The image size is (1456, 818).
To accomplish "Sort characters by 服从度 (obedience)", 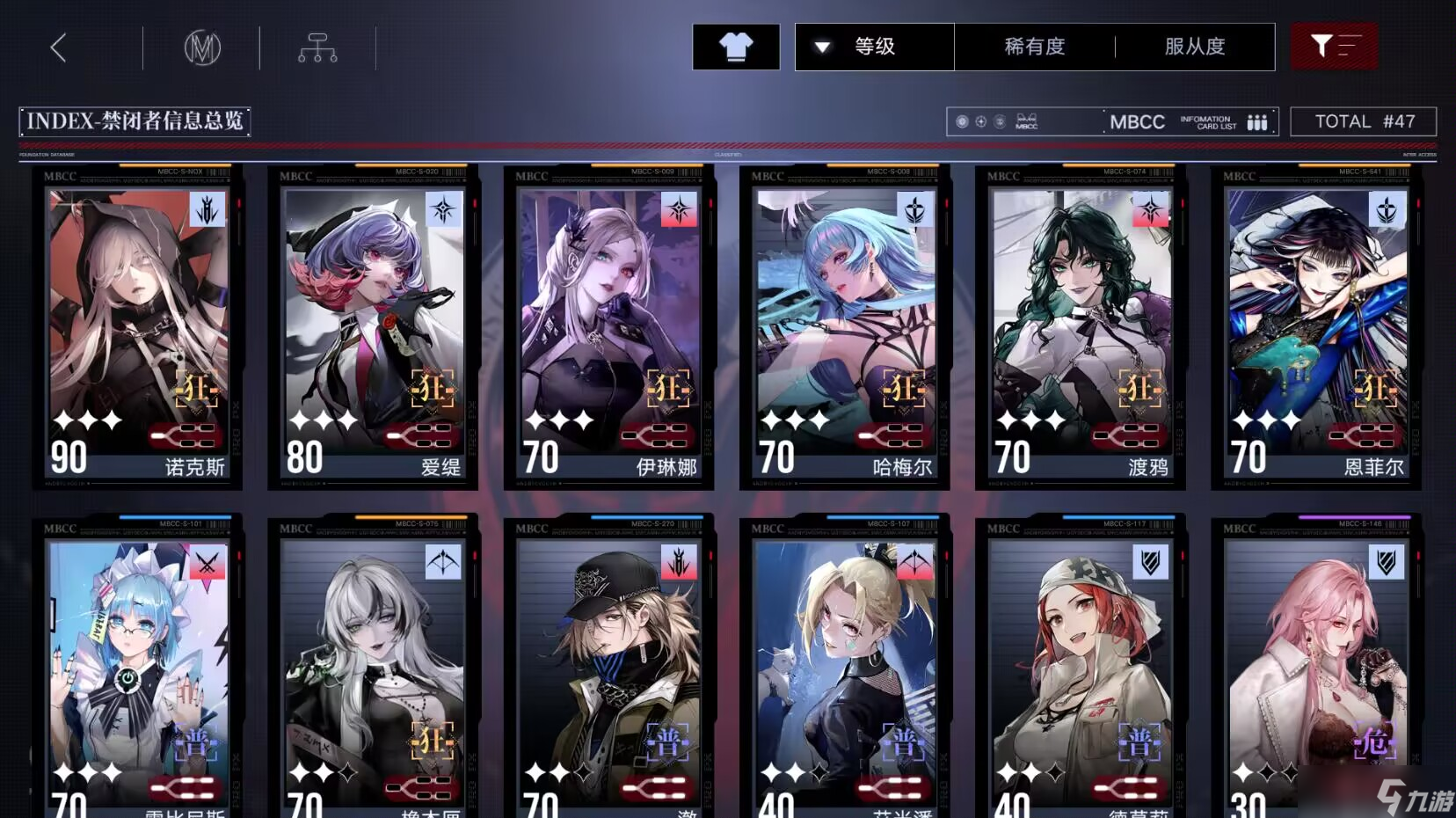I will pyautogui.click(x=1195, y=47).
